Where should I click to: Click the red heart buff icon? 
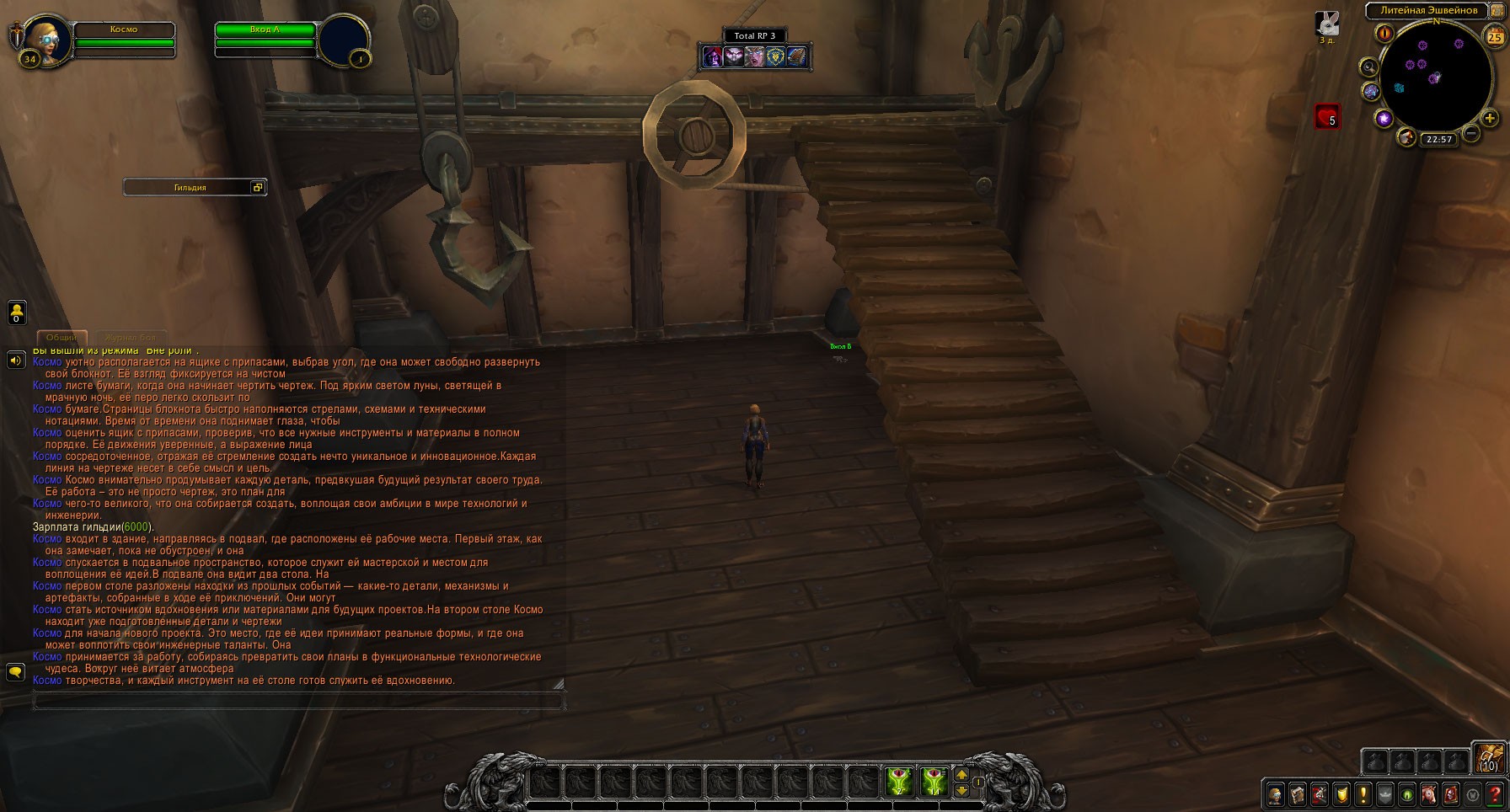coord(1327,116)
